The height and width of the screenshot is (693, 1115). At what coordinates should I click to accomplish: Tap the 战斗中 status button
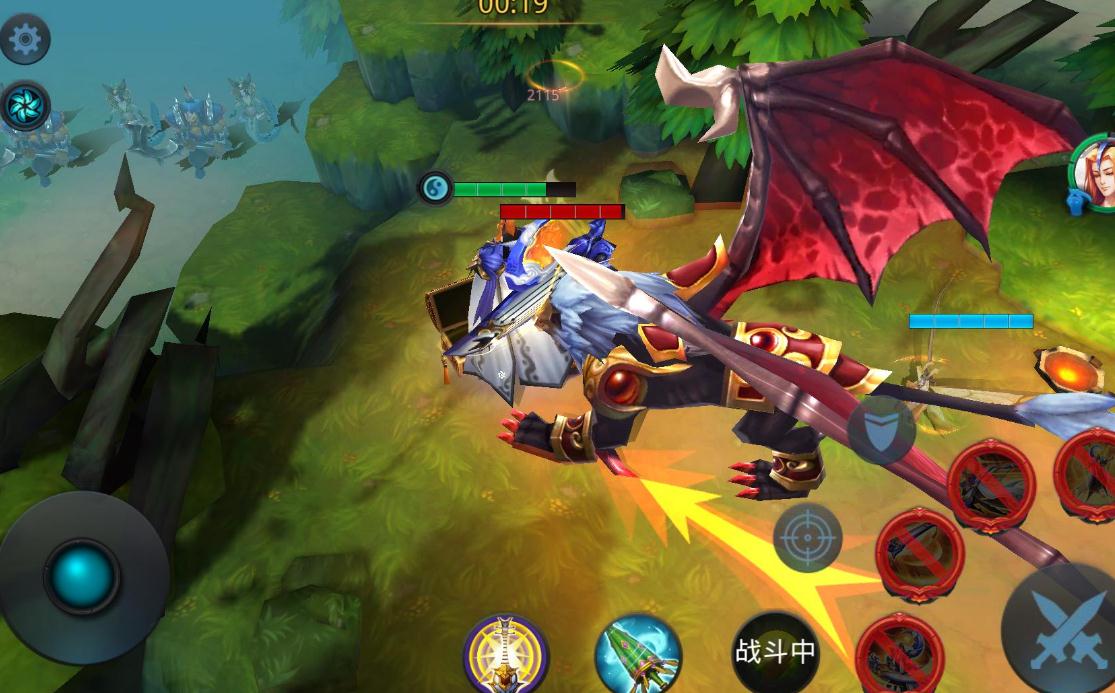[775, 652]
